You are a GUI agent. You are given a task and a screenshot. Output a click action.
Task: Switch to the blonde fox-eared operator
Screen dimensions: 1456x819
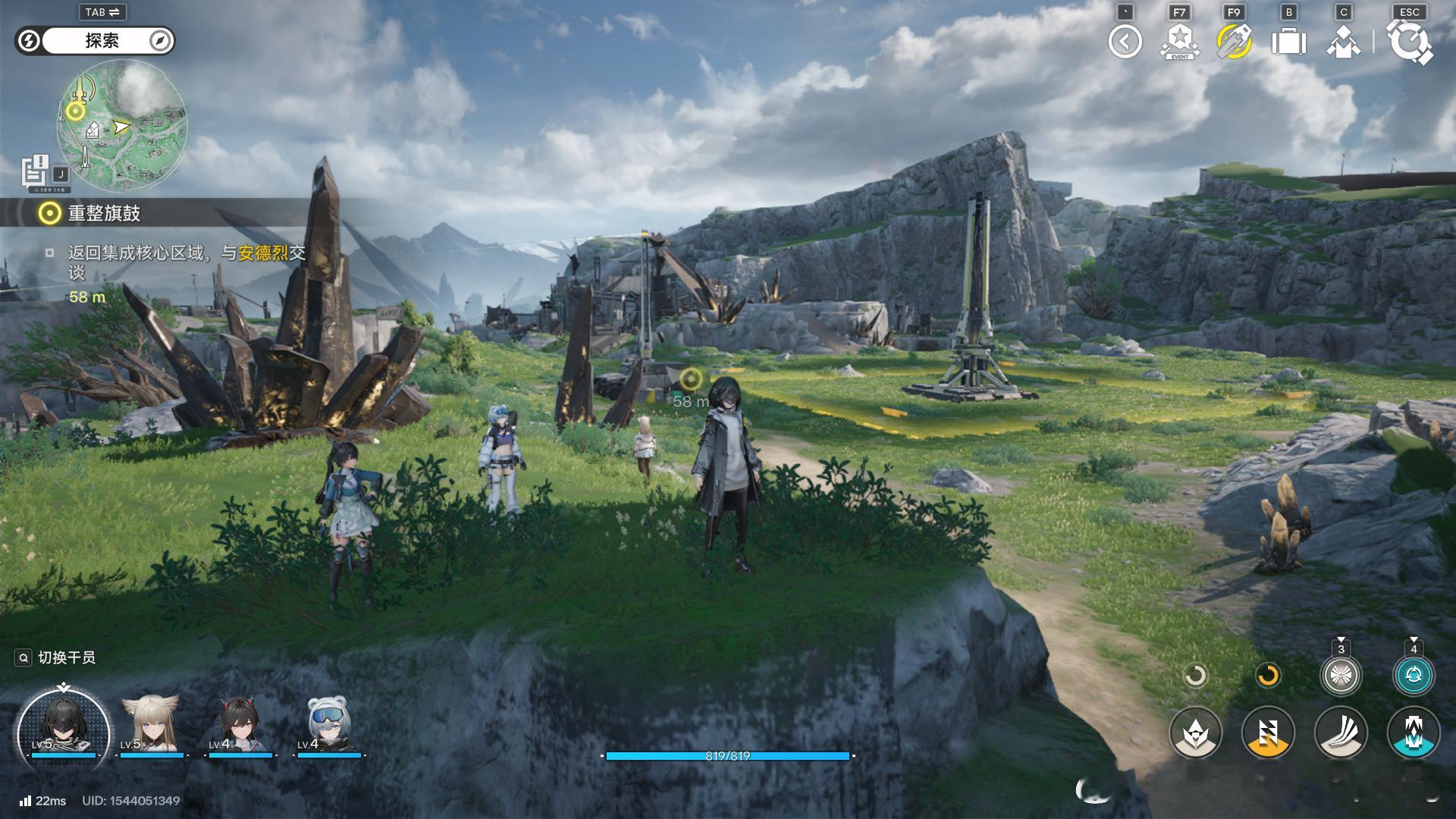click(151, 725)
